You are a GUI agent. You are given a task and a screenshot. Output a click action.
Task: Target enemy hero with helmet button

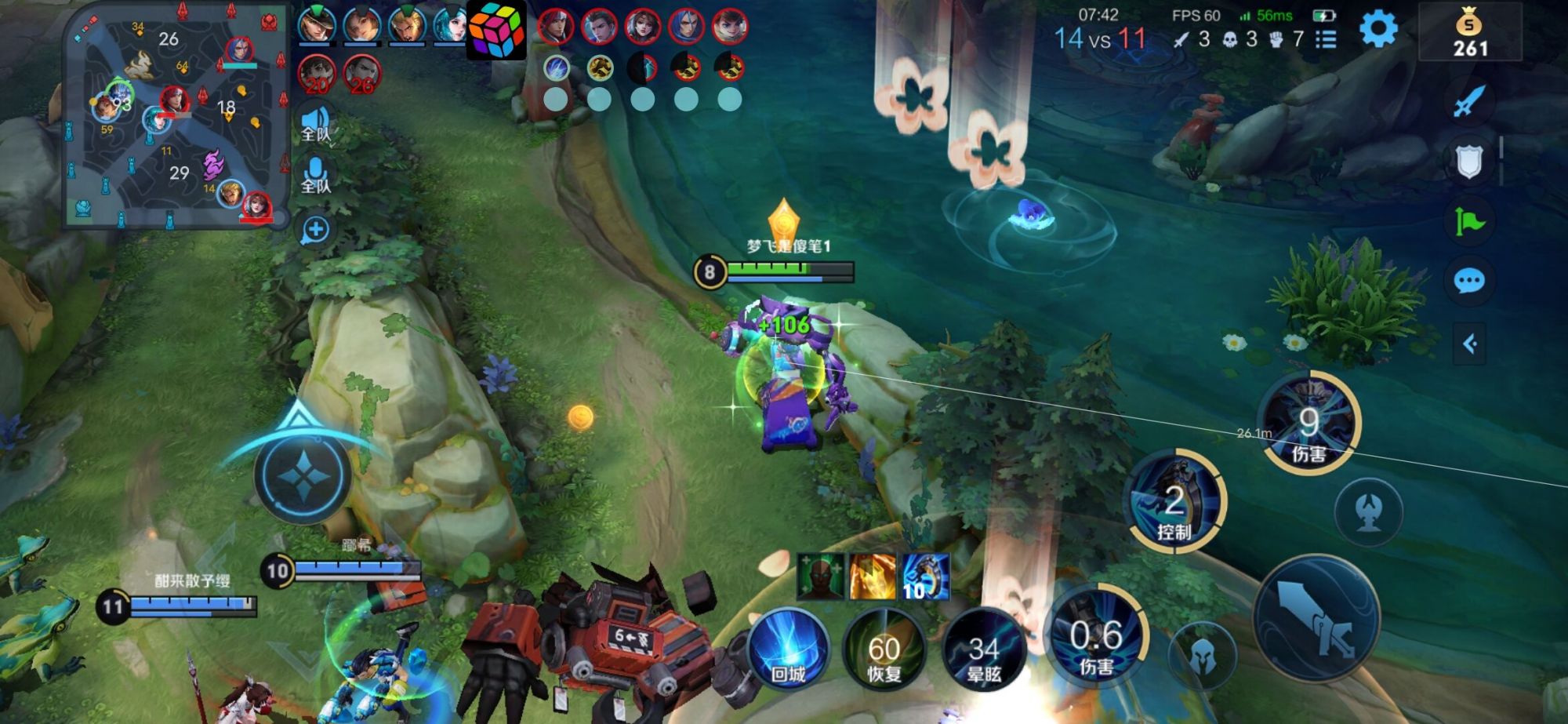(x=1202, y=657)
